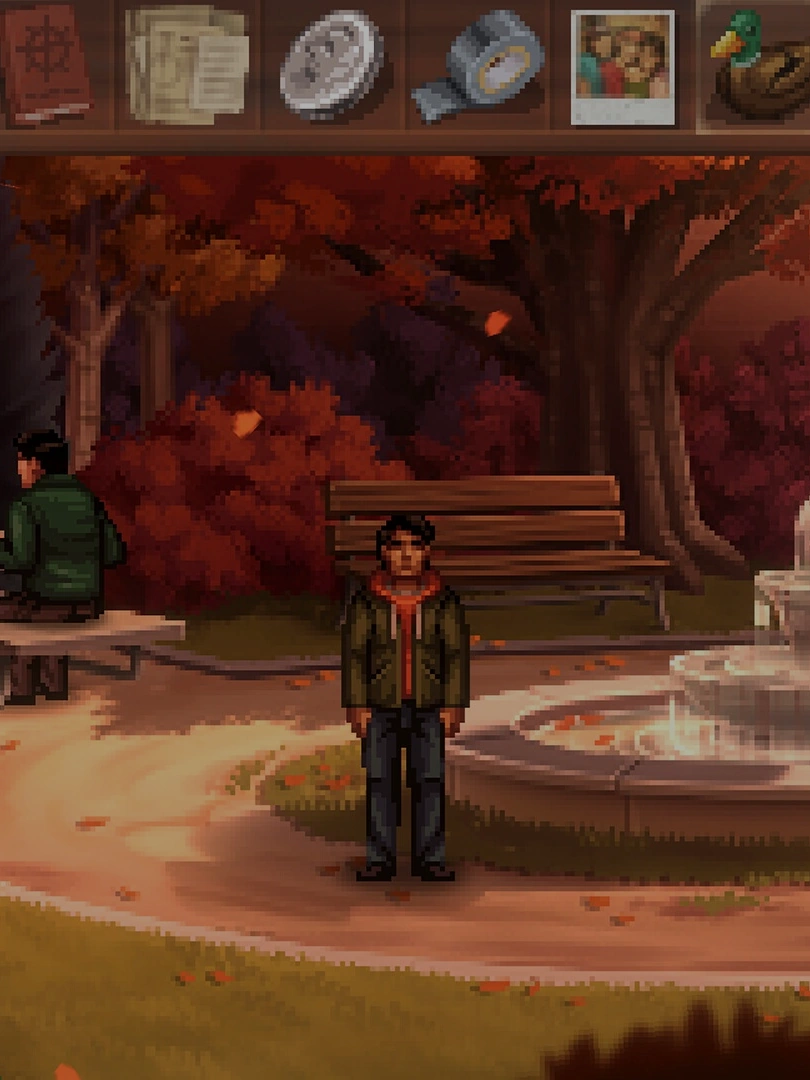
Task: Select the red book with wheel emblem
Action: 46,62
